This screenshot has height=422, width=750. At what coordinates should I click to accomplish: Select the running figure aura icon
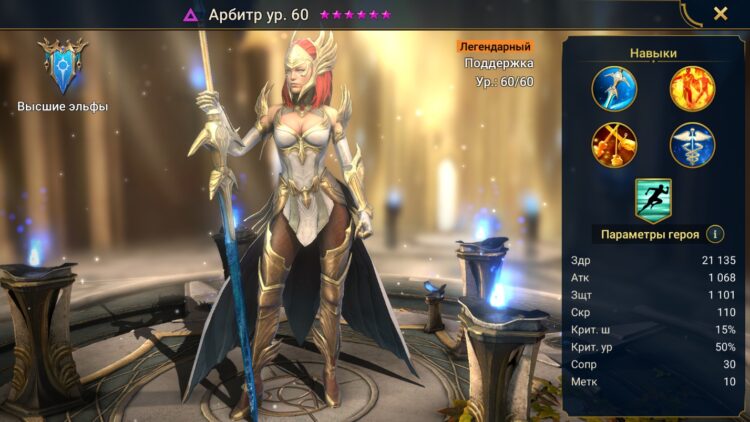(653, 199)
